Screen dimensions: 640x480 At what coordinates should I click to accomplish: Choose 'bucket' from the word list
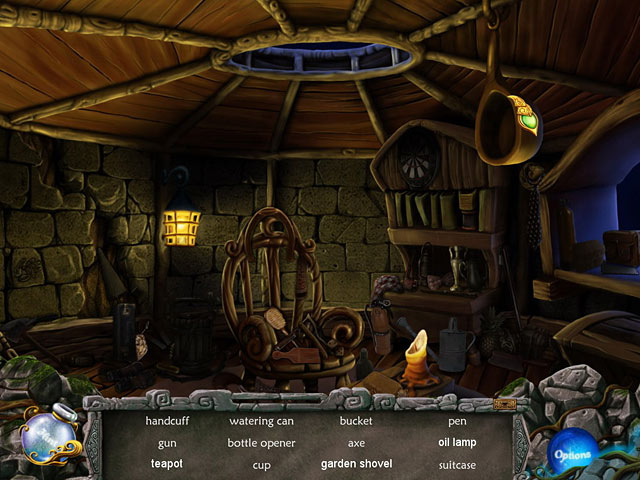point(356,421)
